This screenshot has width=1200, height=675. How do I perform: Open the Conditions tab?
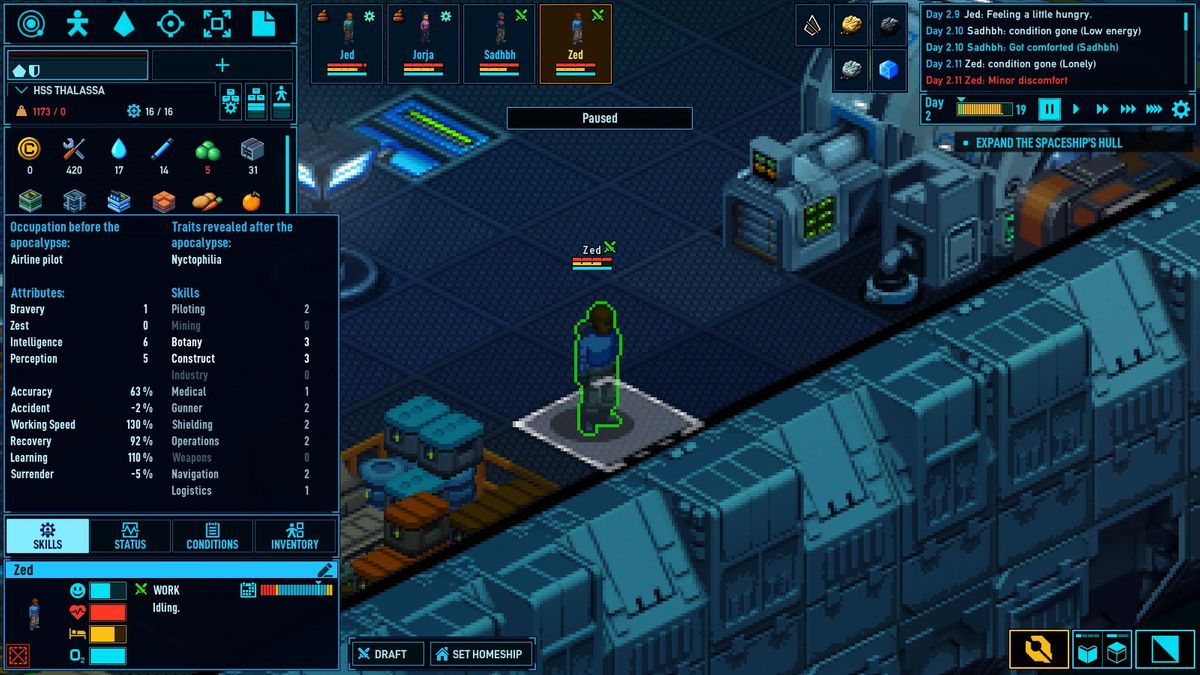[212, 536]
